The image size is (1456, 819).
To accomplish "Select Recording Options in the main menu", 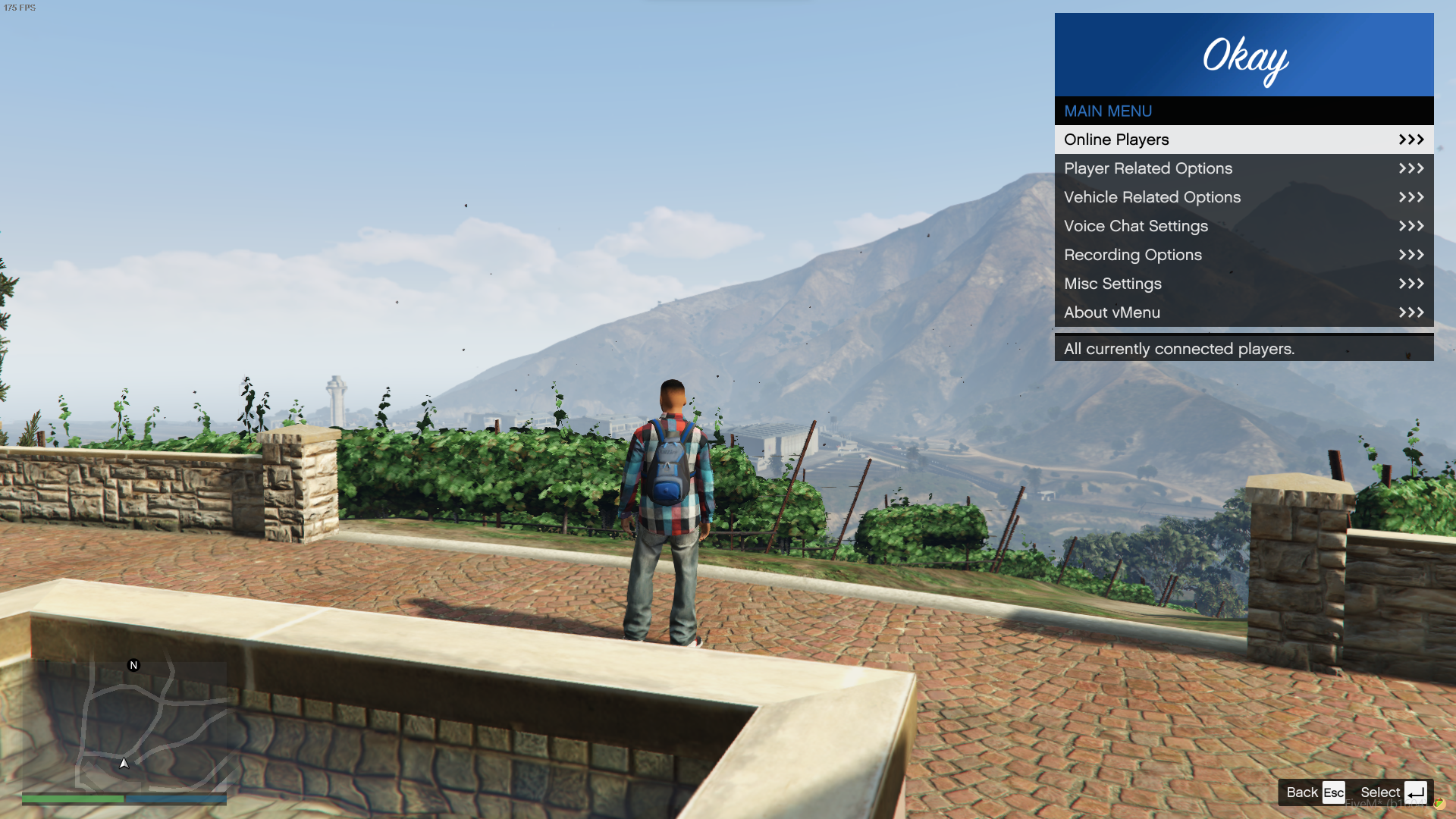I will tap(1132, 255).
